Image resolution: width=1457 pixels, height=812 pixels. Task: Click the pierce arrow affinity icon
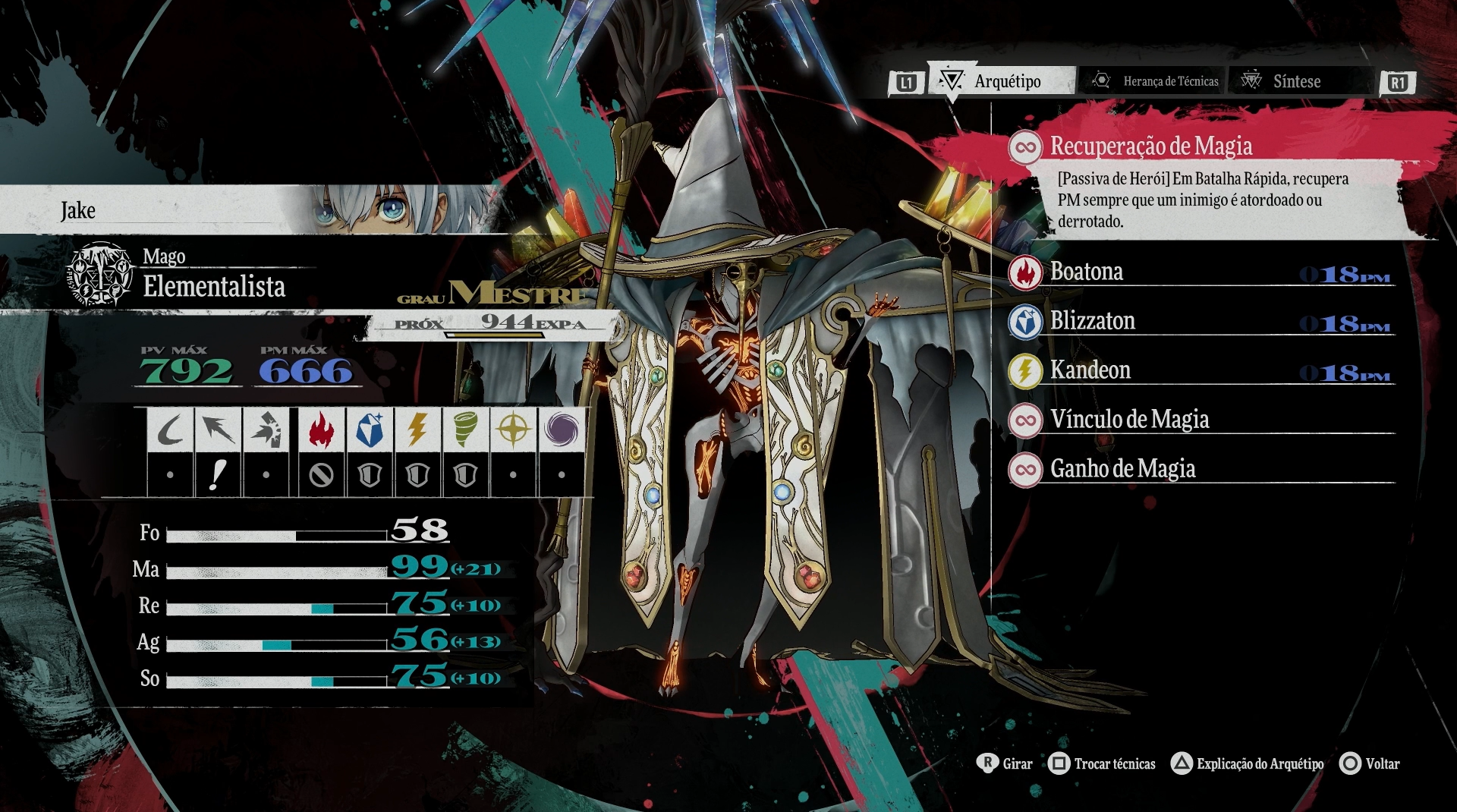[218, 430]
